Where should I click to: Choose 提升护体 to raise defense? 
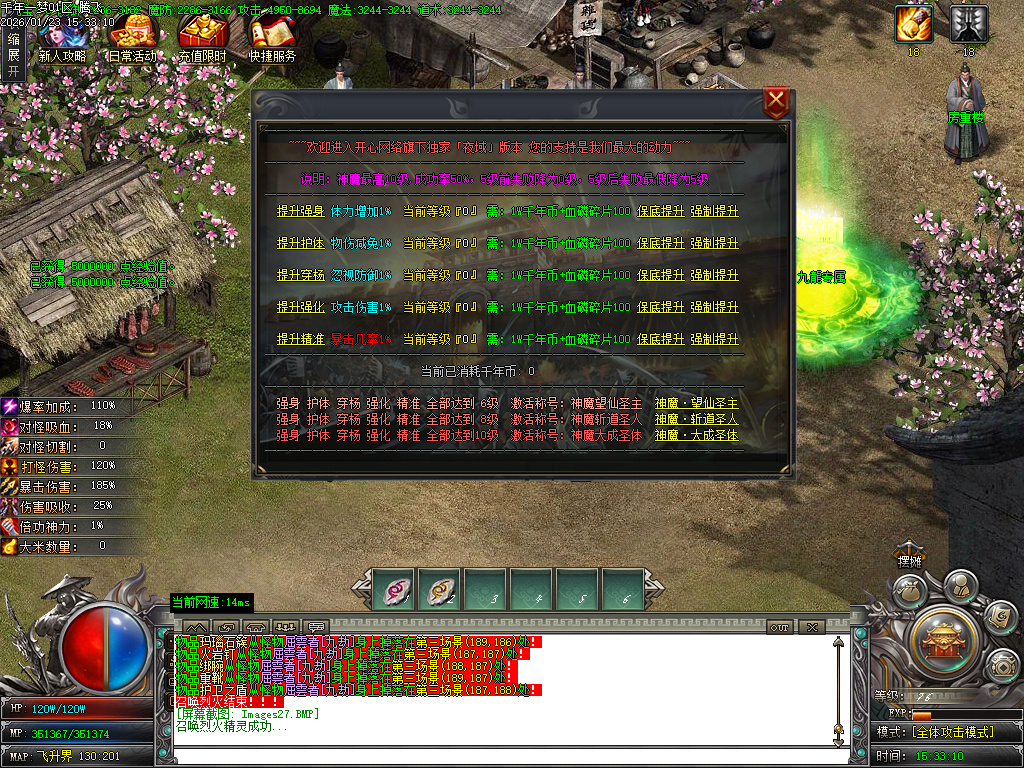(x=300, y=243)
